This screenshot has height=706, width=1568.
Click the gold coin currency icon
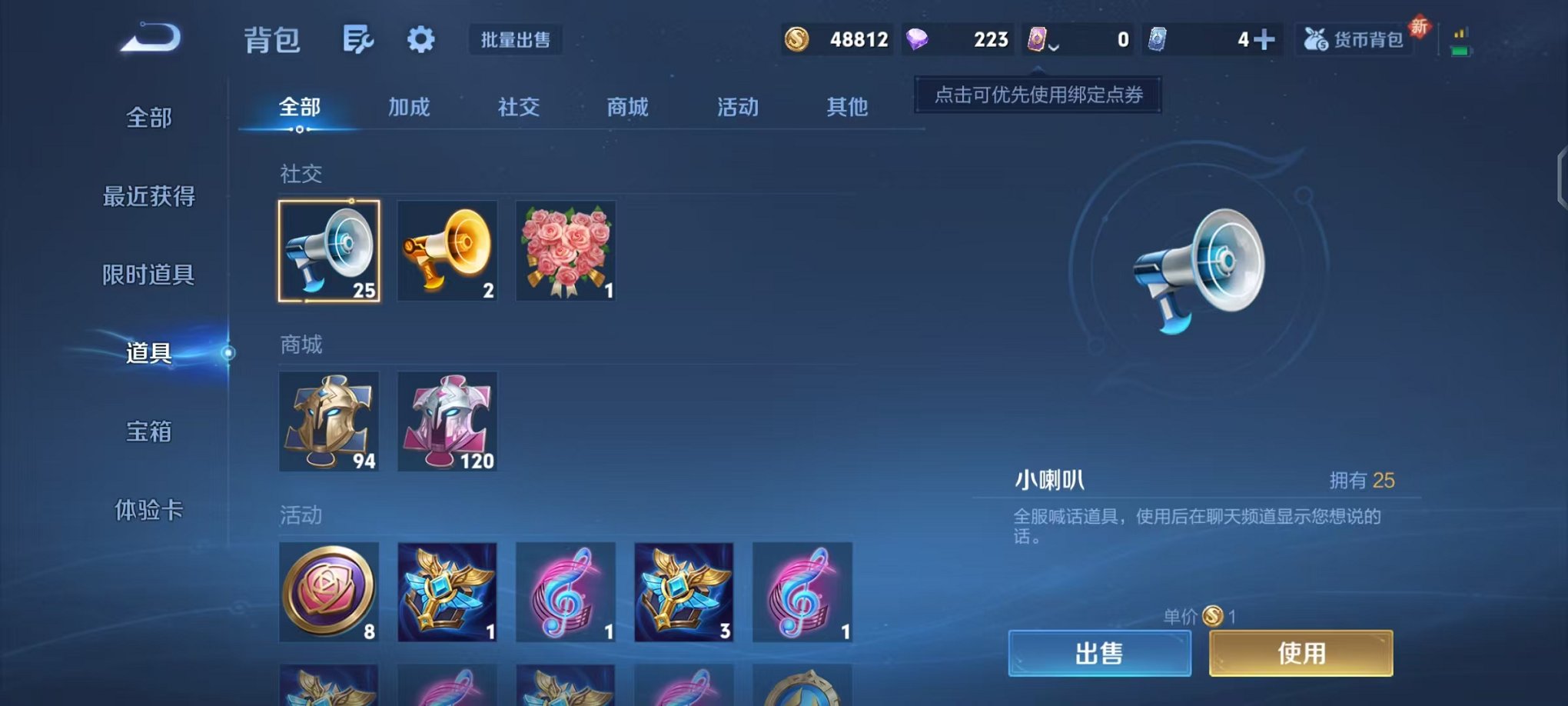(796, 39)
